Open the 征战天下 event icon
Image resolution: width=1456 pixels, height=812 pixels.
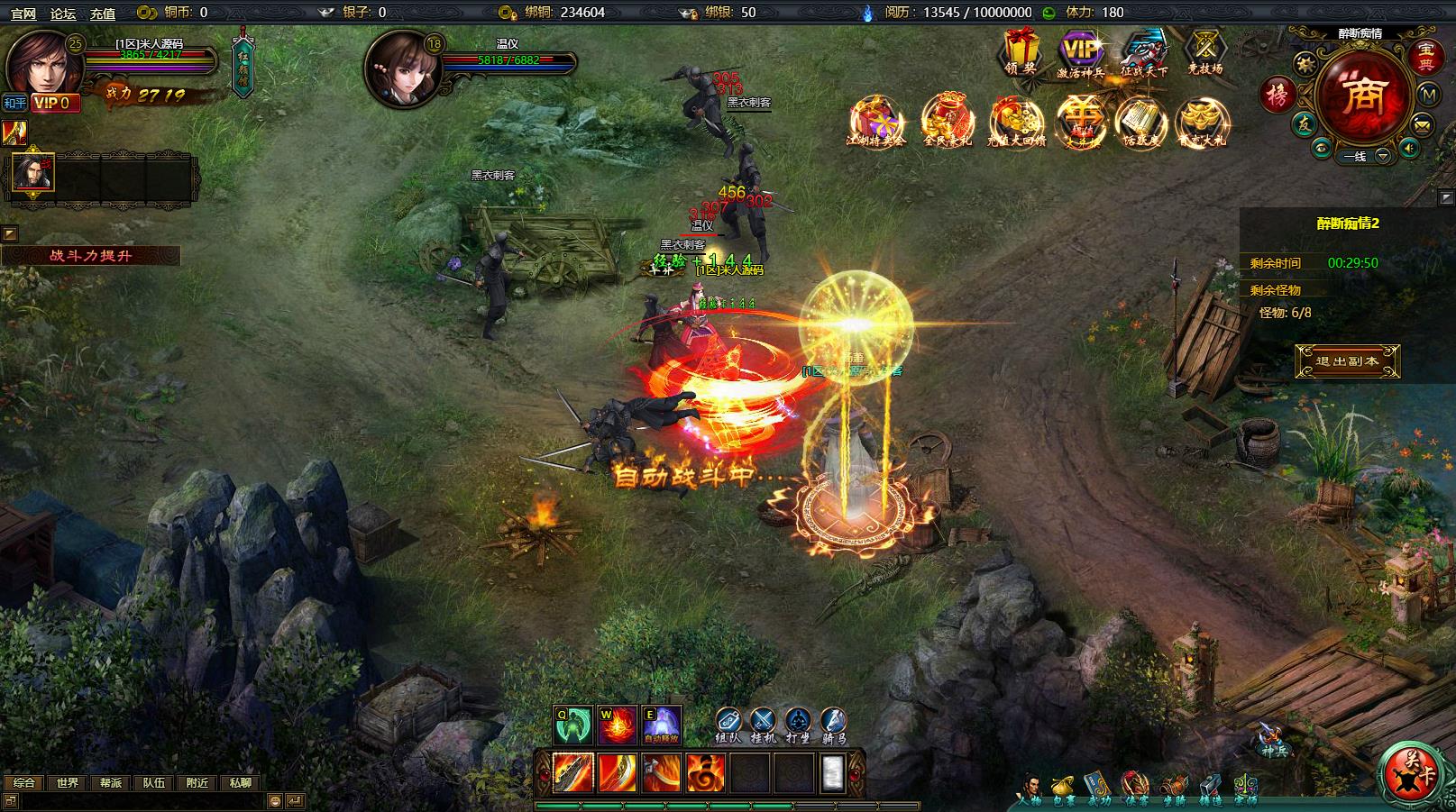click(1143, 52)
